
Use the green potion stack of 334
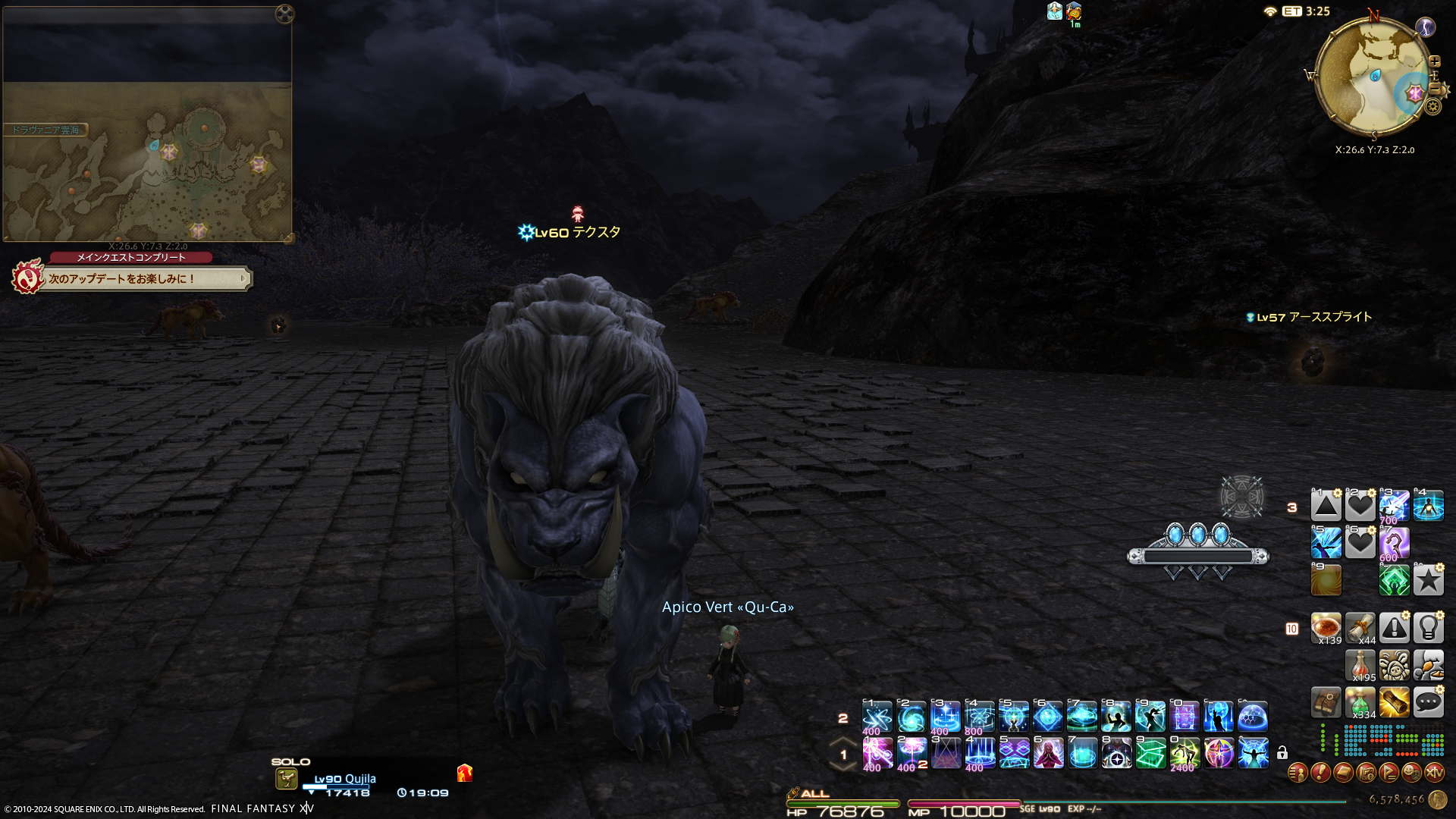(x=1360, y=703)
